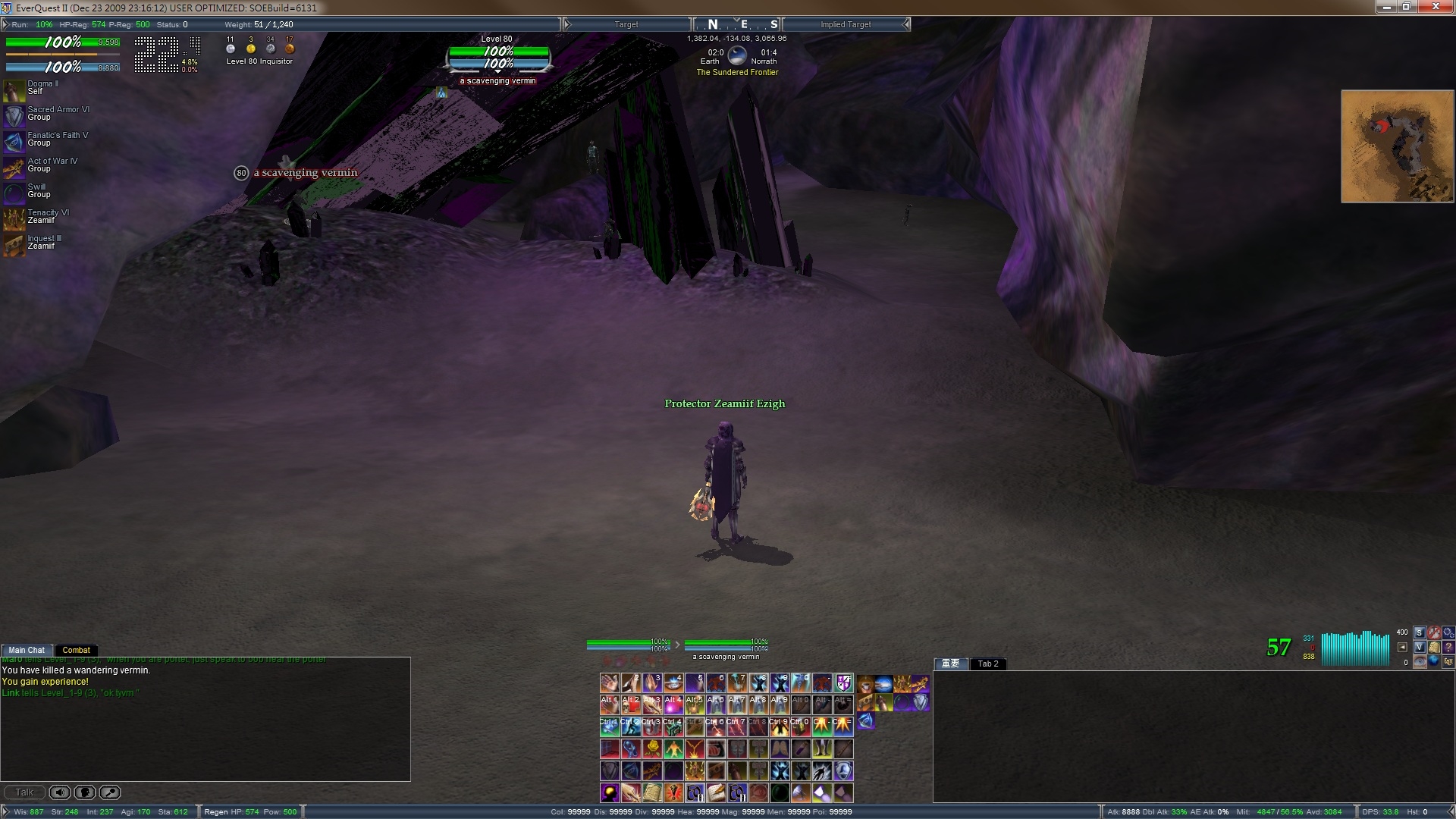The image size is (1456, 819).
Task: Switch to the Combat chat tab
Action: point(76,650)
